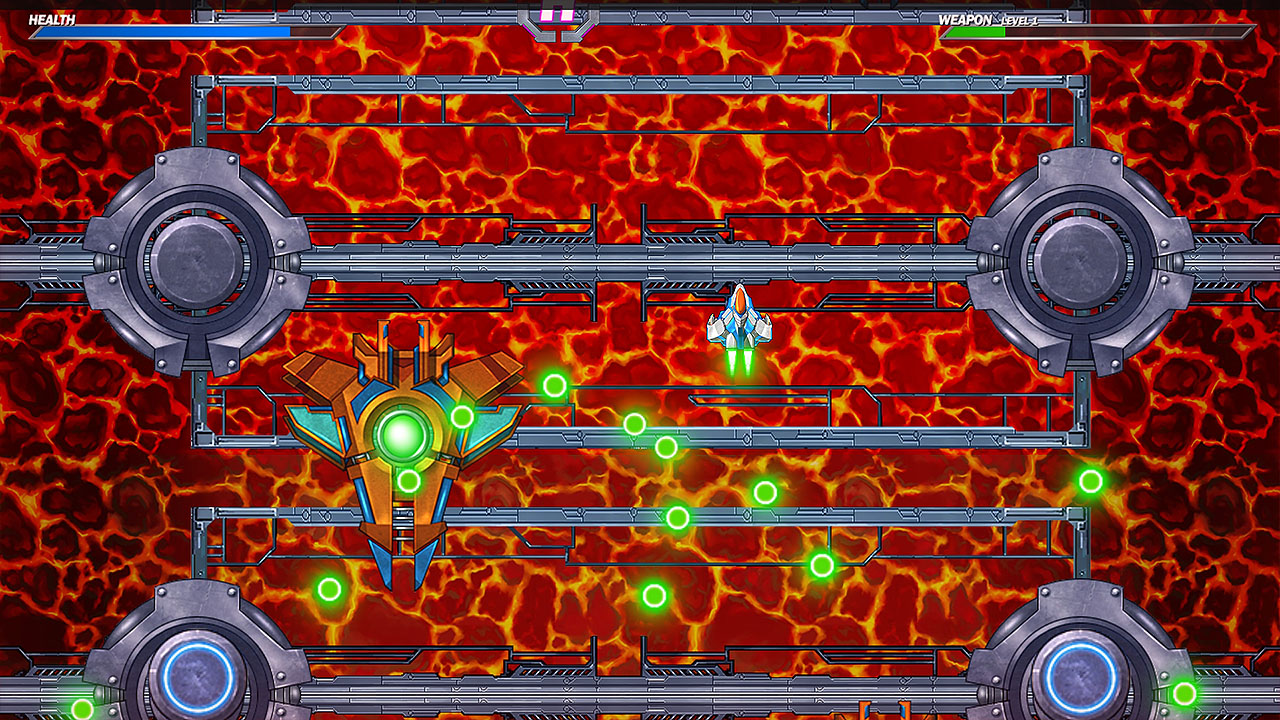The height and width of the screenshot is (720, 1280).
Task: Click the pink docking clamp at top center
Action: pyautogui.click(x=557, y=15)
